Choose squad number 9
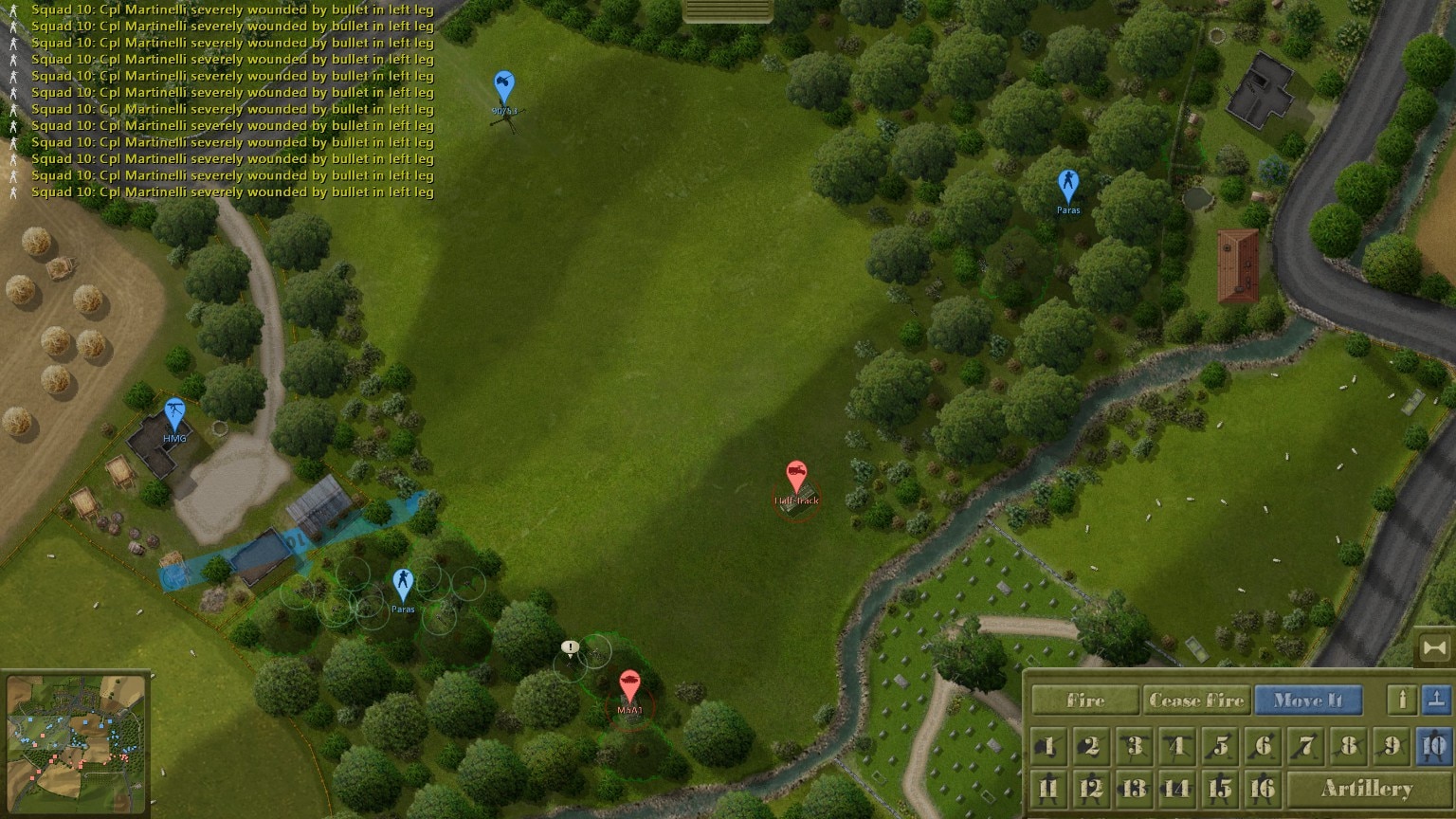The height and width of the screenshot is (819, 1456). click(x=1392, y=746)
